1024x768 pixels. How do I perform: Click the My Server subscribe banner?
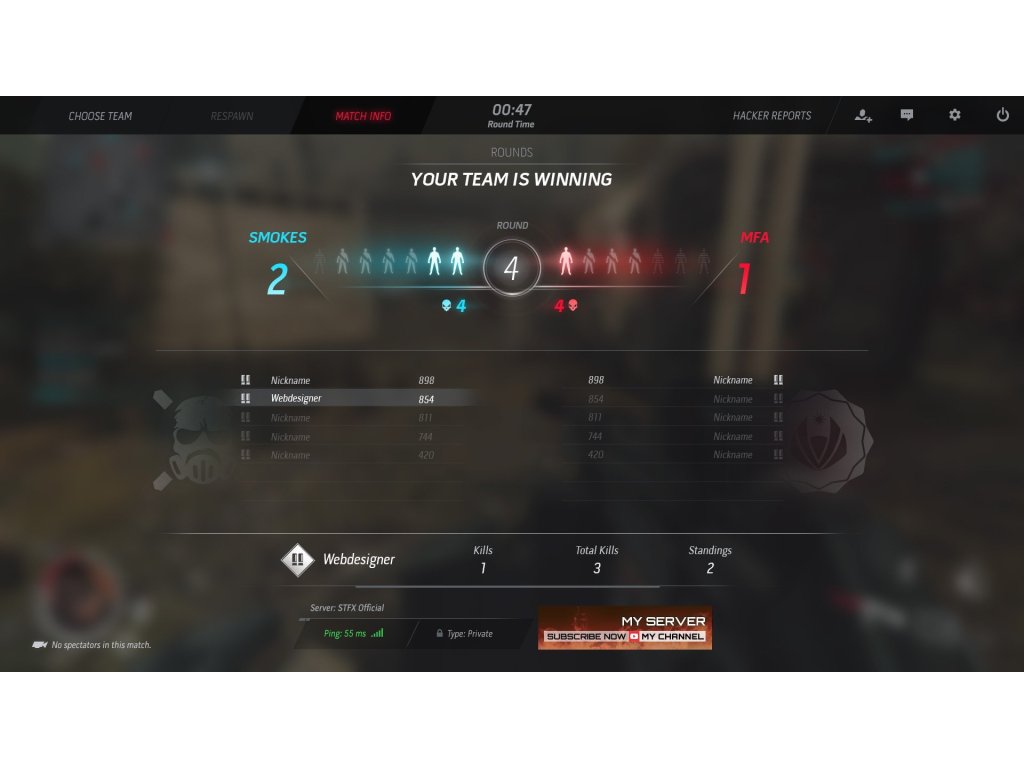pyautogui.click(x=625, y=628)
